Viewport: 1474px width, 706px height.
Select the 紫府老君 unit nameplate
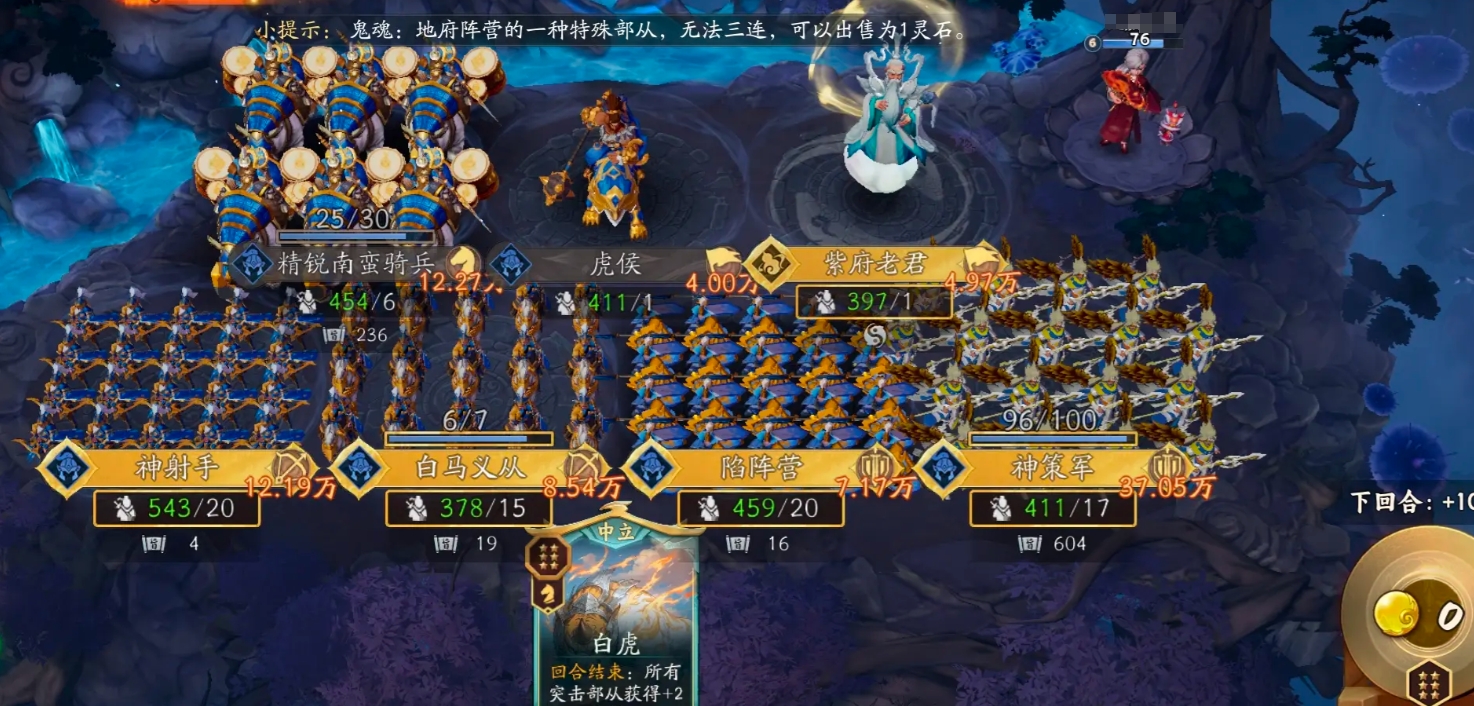[x=875, y=264]
